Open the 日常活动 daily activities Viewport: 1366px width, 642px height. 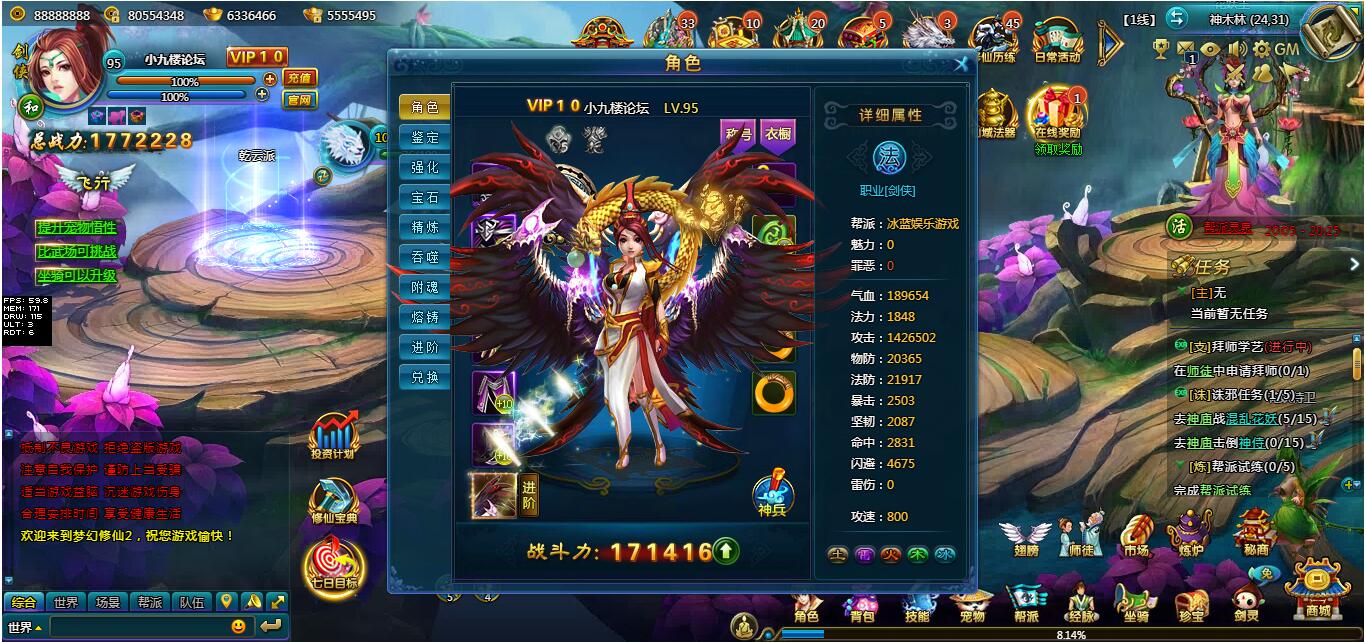coord(1057,41)
